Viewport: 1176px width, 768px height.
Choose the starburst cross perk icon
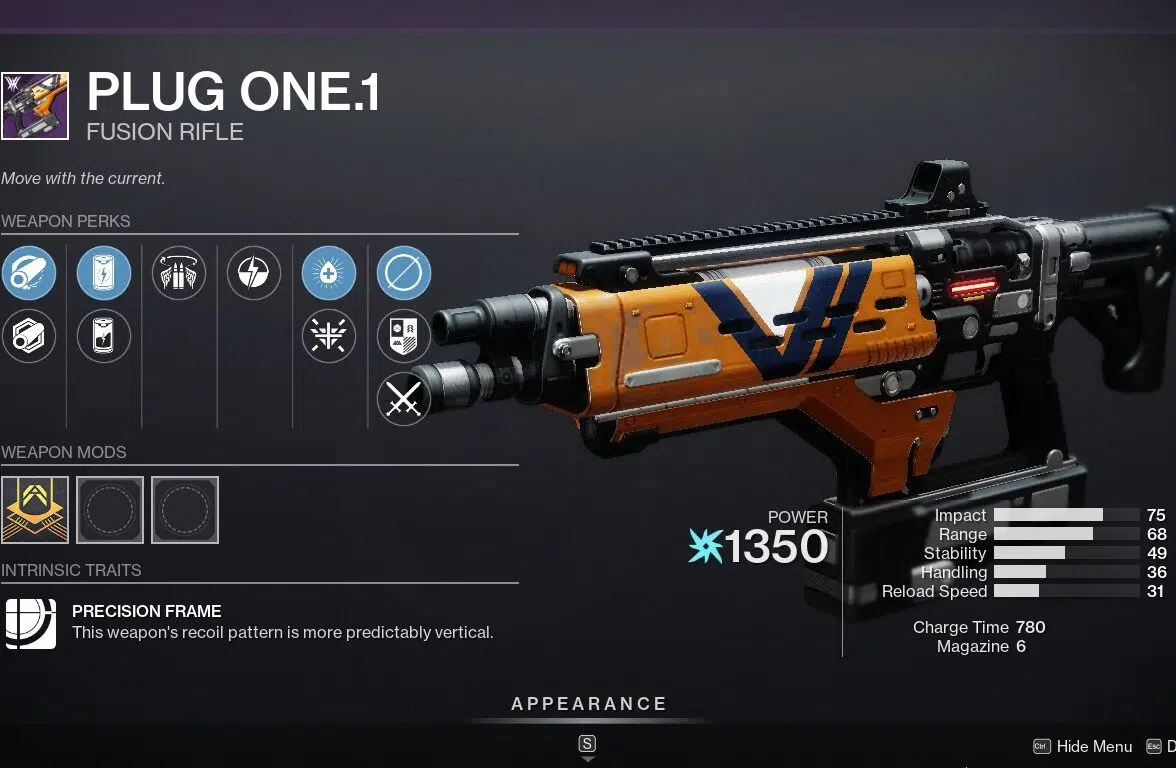[329, 336]
